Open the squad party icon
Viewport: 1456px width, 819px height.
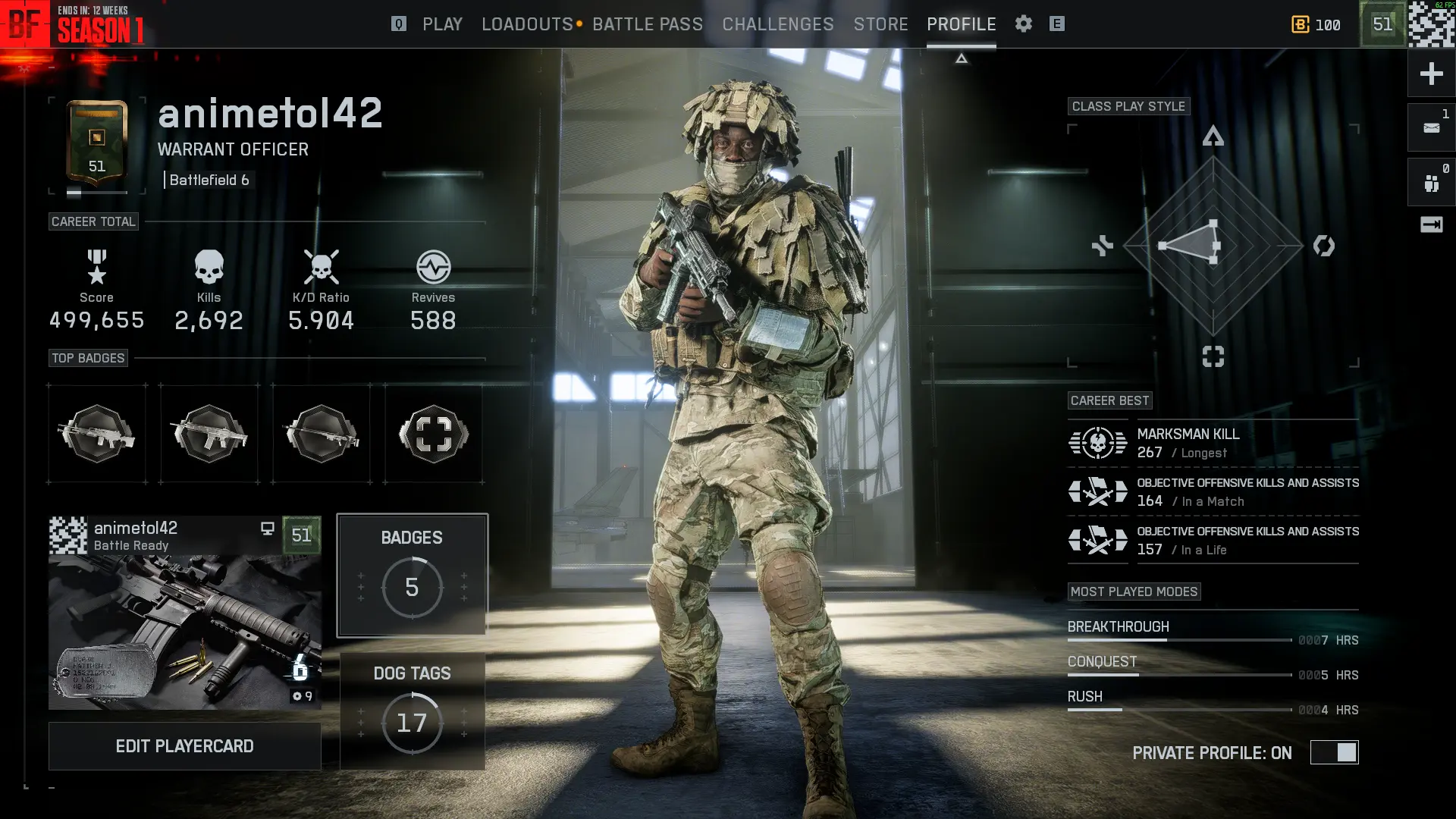[1431, 183]
